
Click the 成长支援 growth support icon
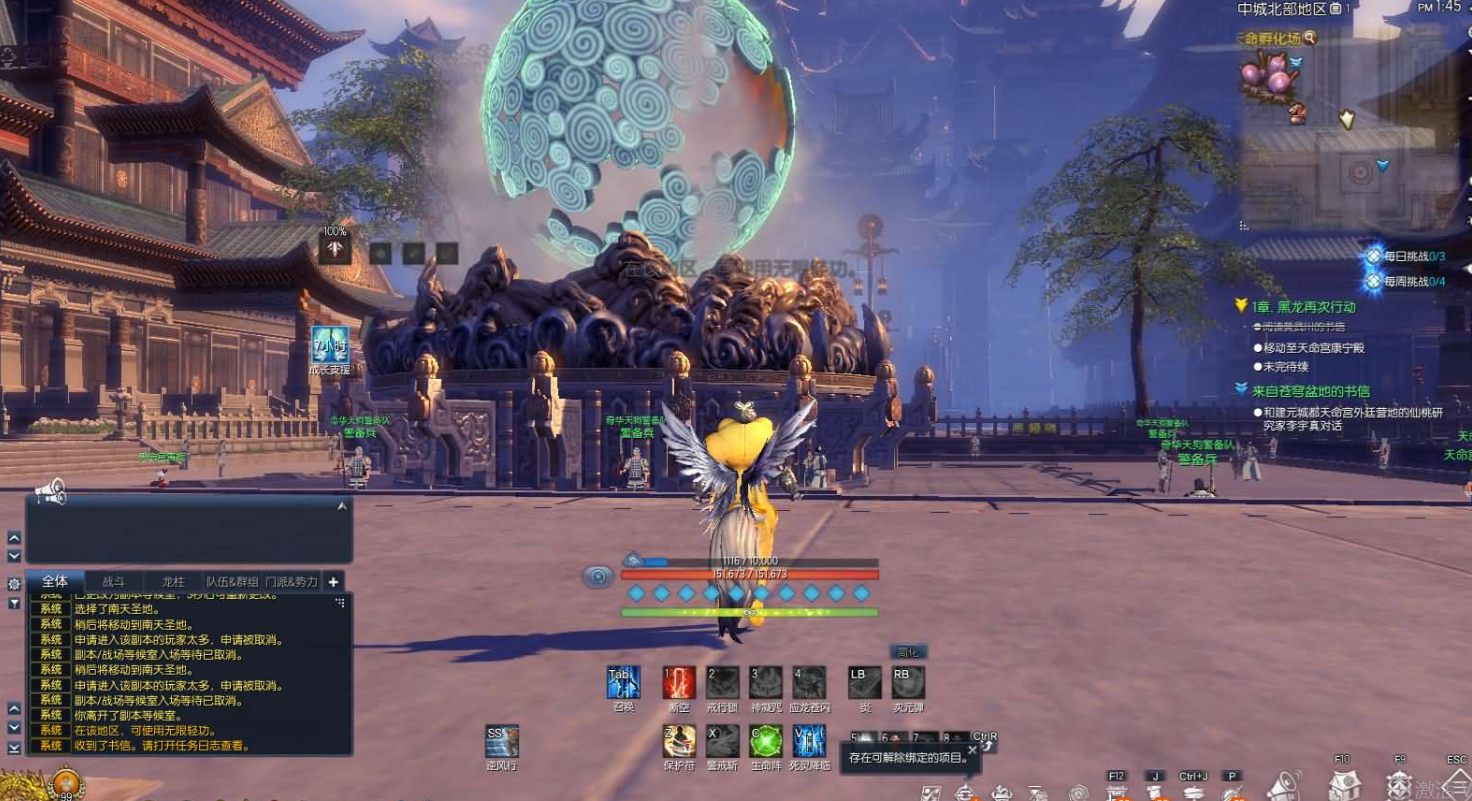coord(329,344)
